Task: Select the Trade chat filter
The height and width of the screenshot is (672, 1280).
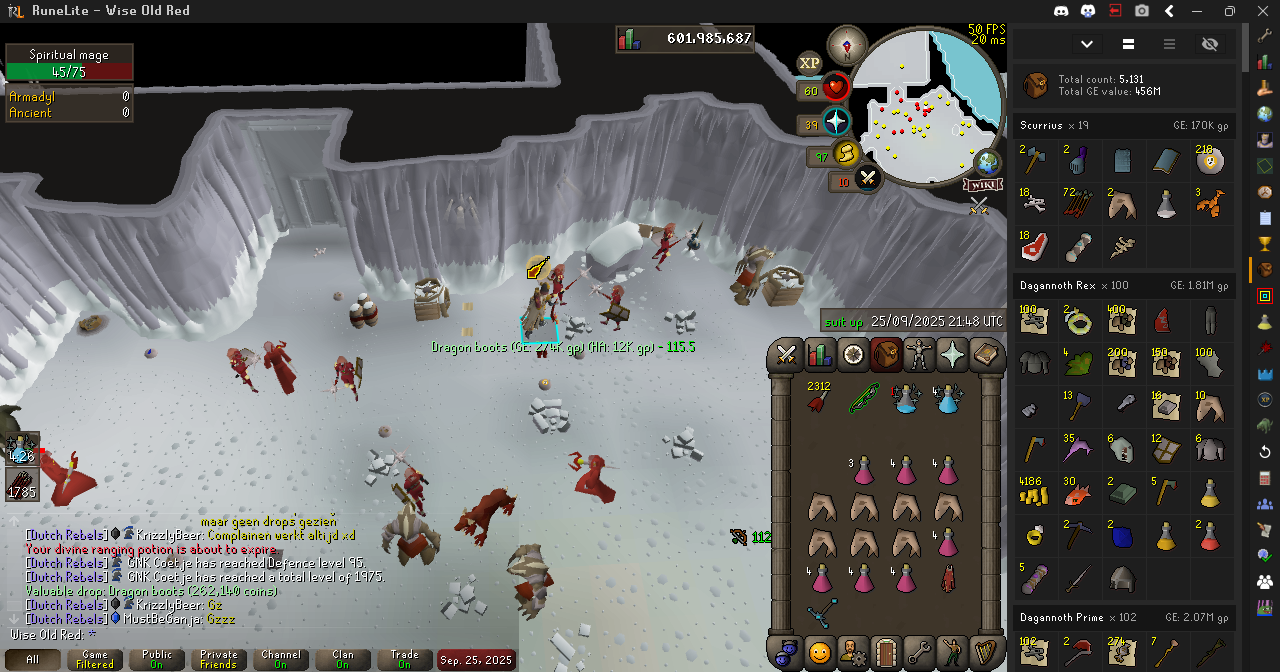Action: click(404, 660)
